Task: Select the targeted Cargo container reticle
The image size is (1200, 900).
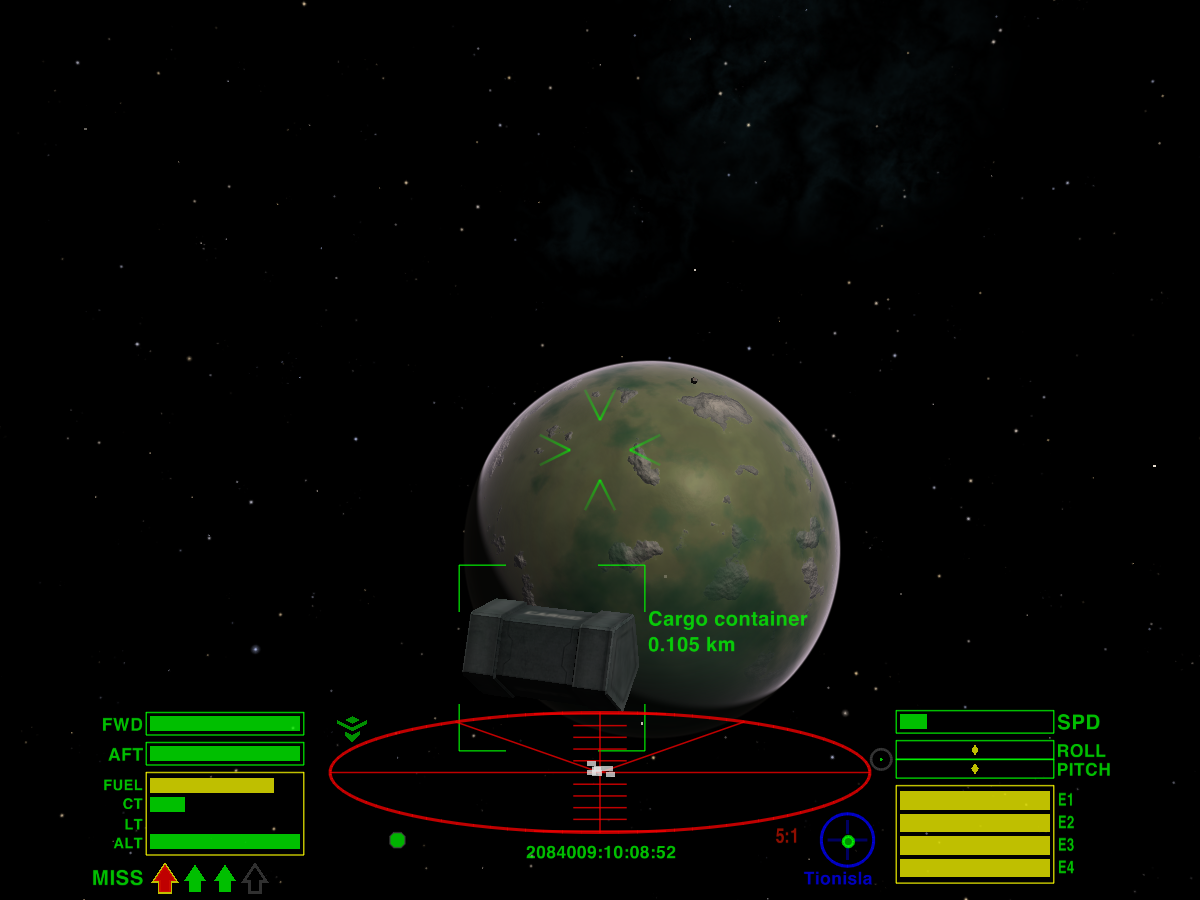Action: [551, 656]
